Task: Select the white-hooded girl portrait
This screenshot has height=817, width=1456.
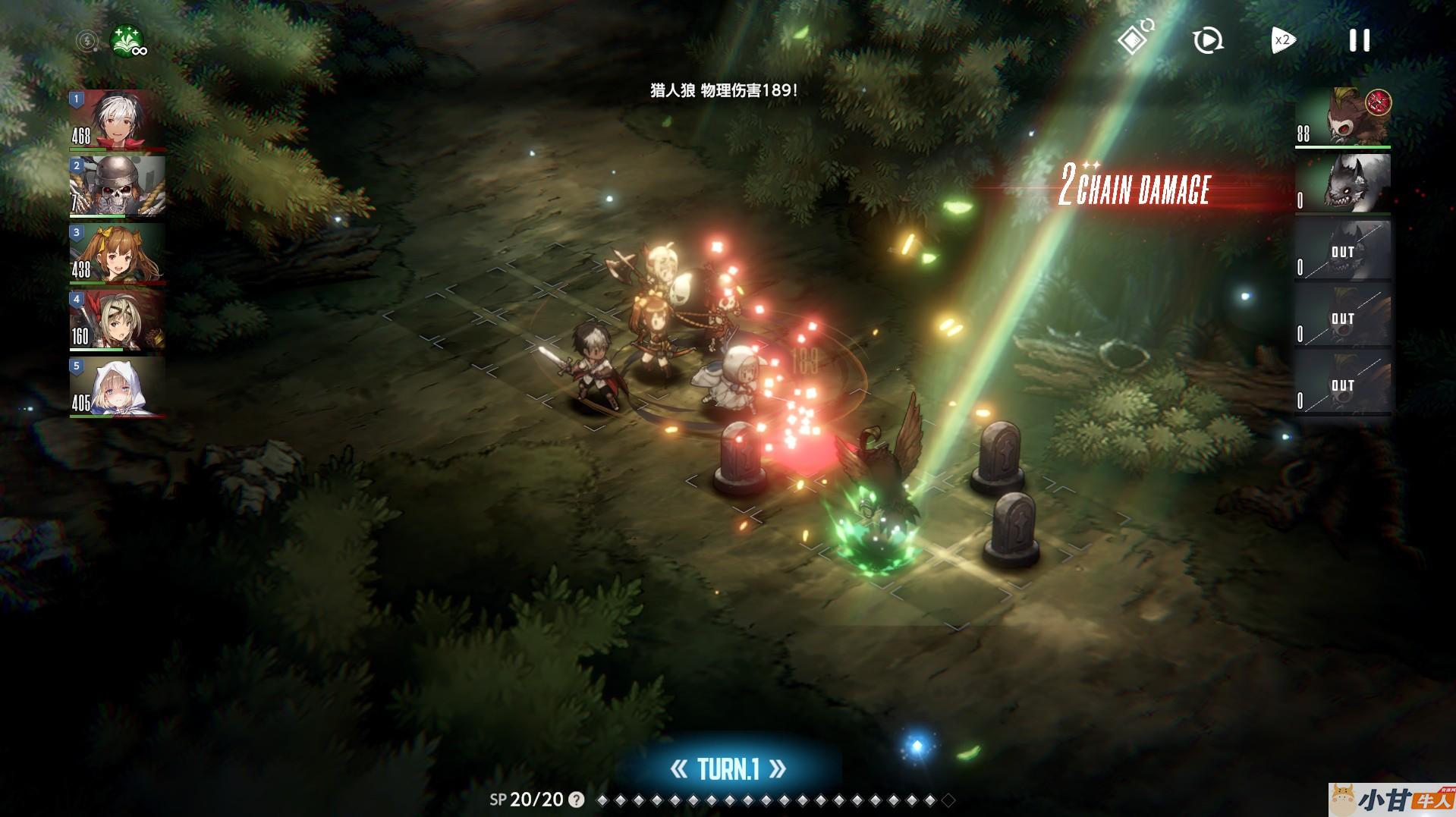Action: click(x=118, y=387)
